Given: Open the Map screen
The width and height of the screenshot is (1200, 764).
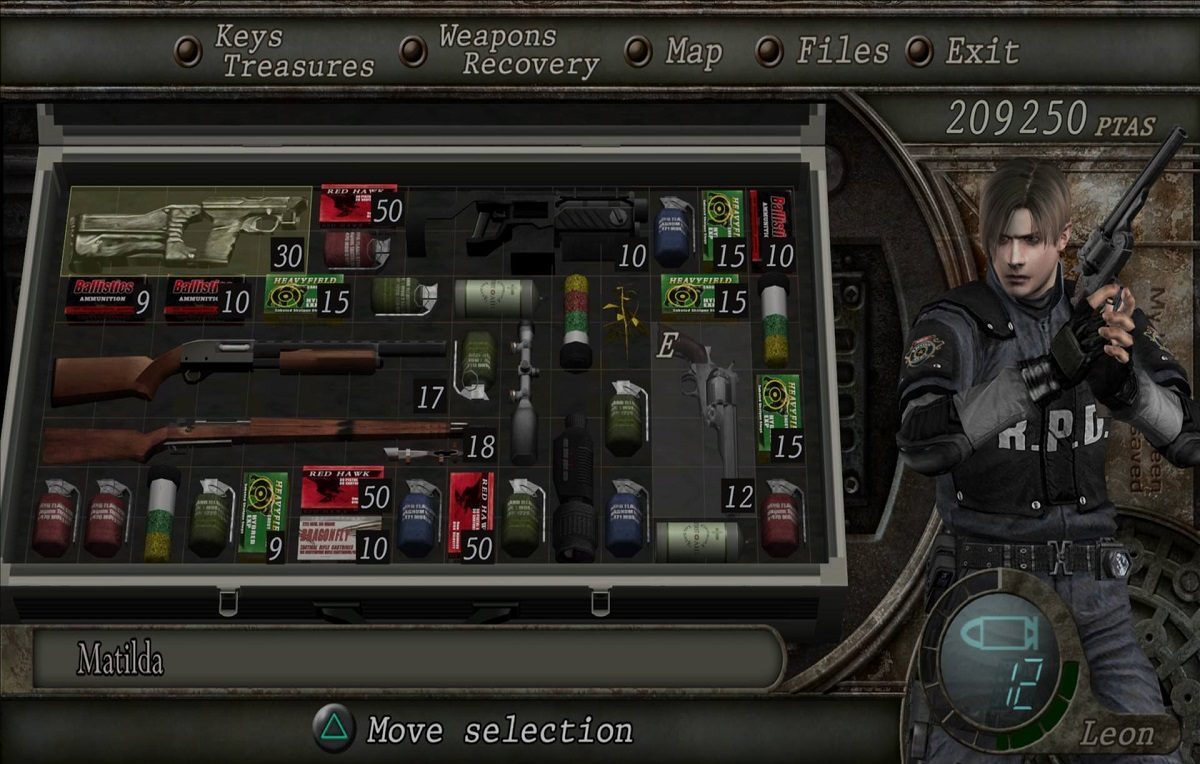Looking at the screenshot, I should click(x=692, y=51).
